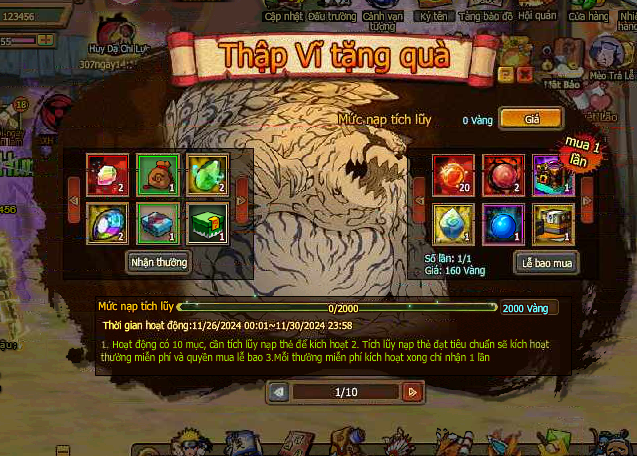637x456 pixels.
Task: Select the yellow egg crystal item slot
Action: coord(451,222)
